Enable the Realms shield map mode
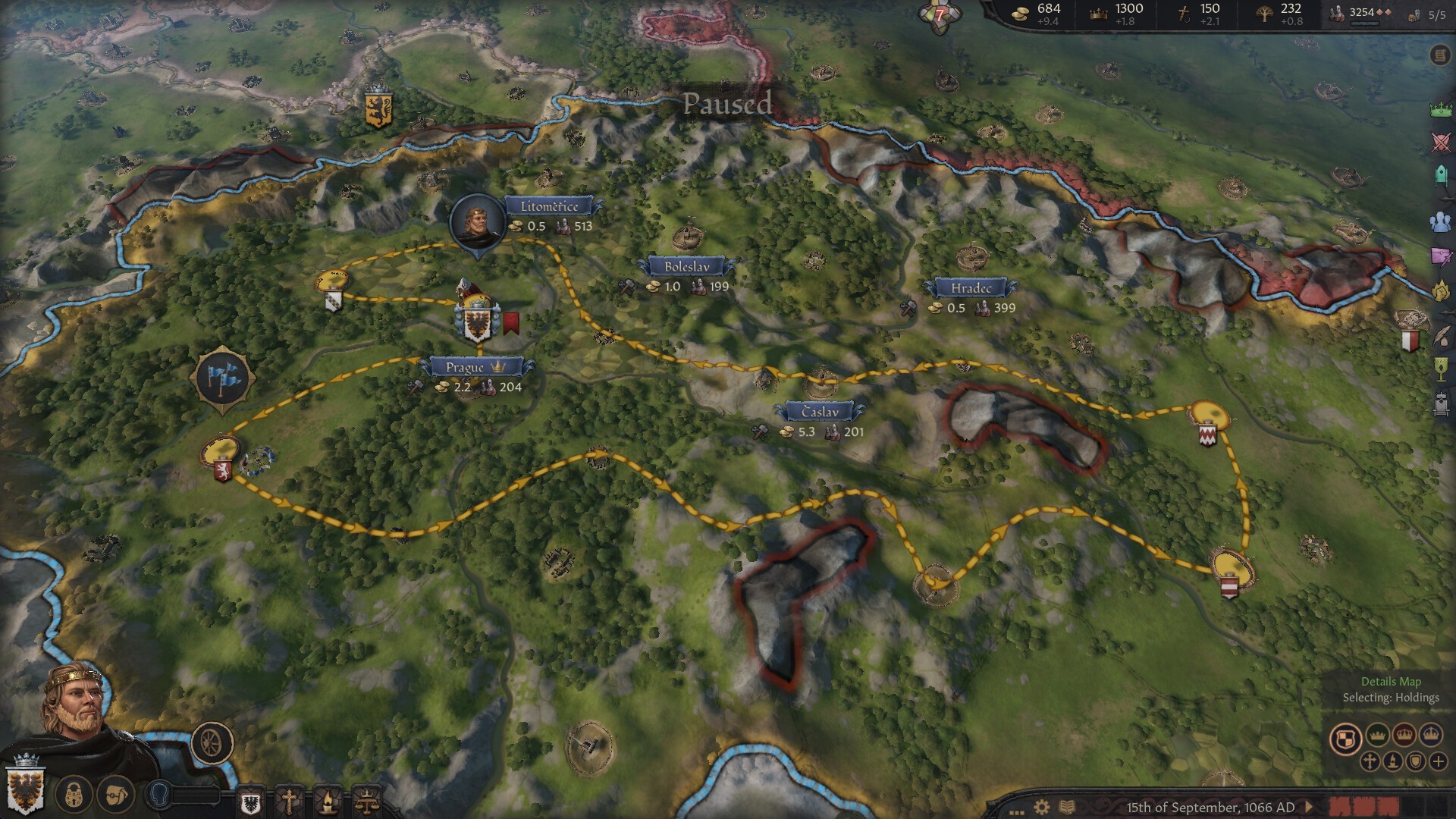1456x819 pixels. coord(1347,738)
